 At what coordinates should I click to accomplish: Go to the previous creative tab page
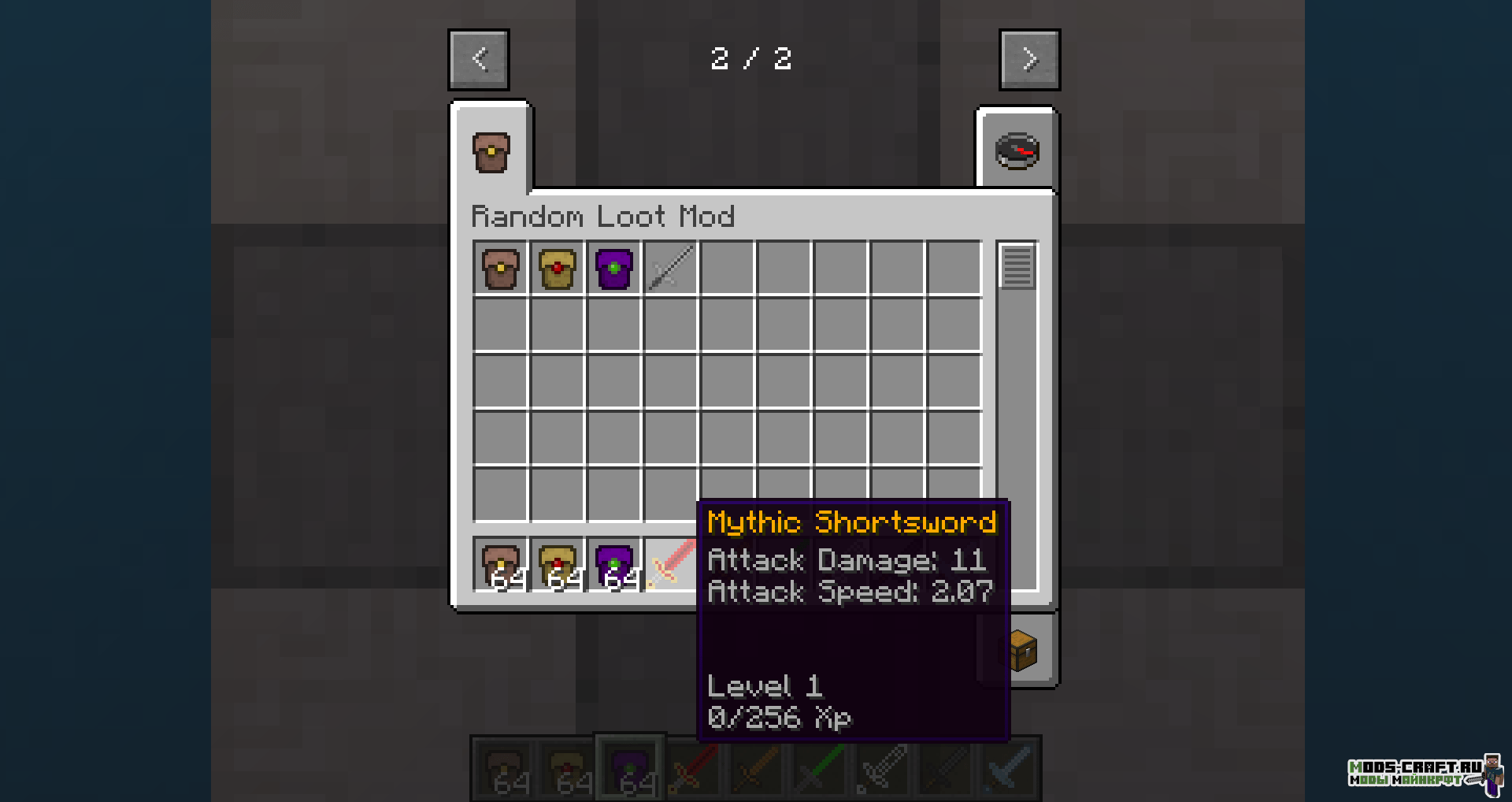pyautogui.click(x=479, y=60)
